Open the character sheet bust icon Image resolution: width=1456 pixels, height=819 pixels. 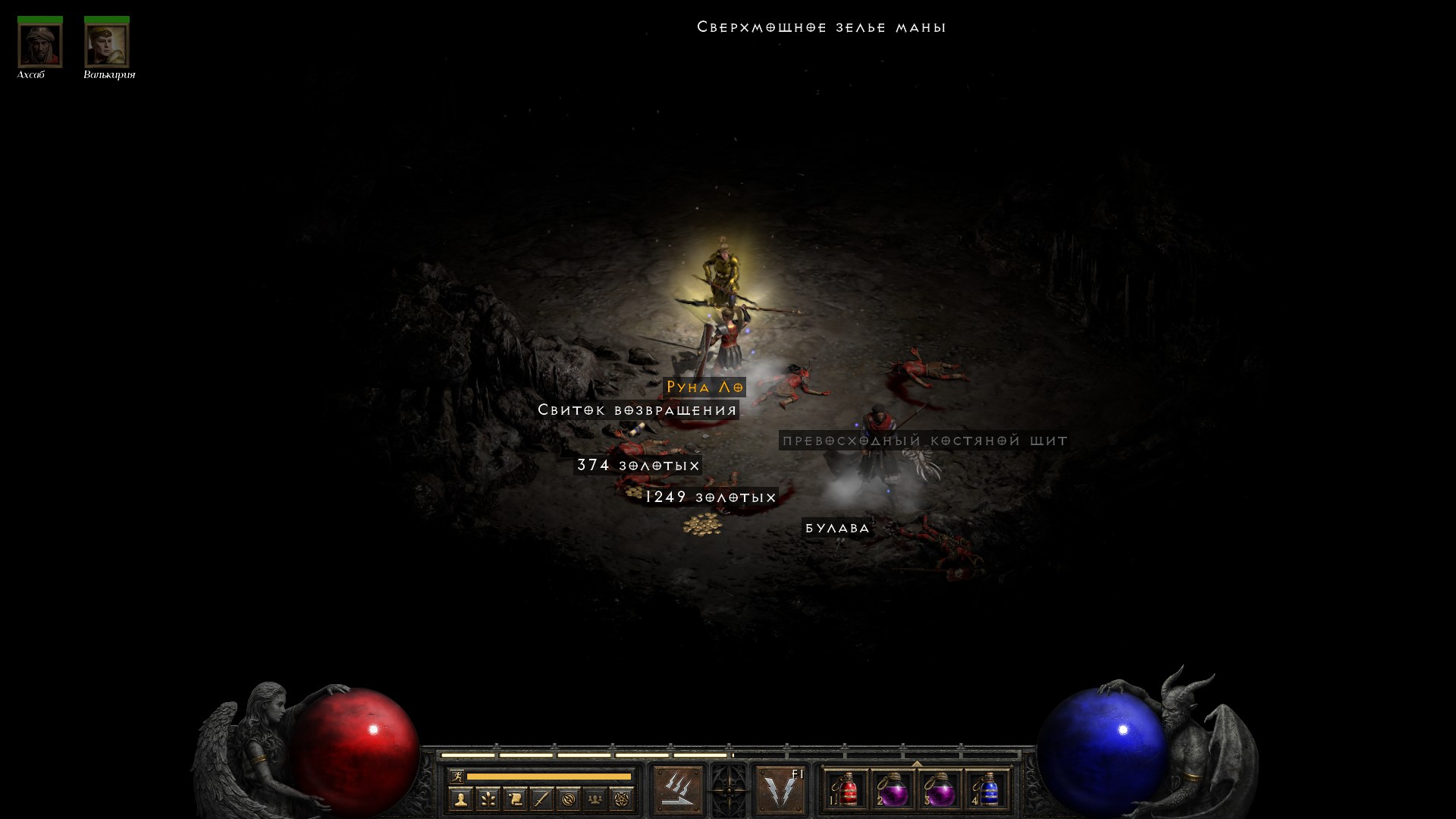460,799
